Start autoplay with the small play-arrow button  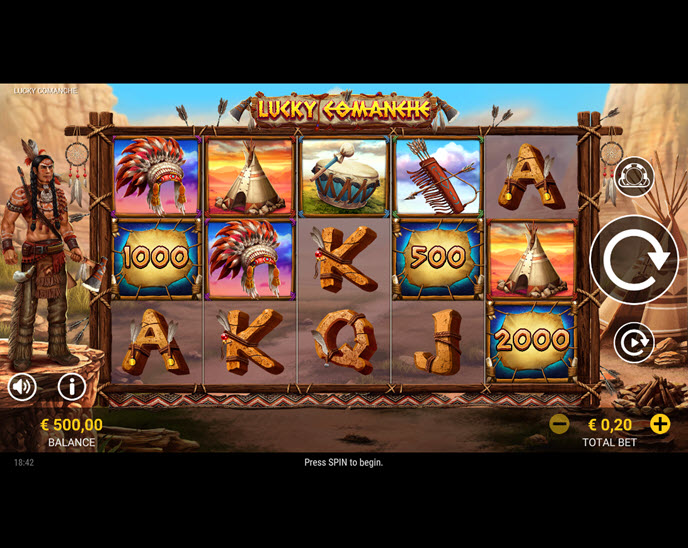point(634,343)
